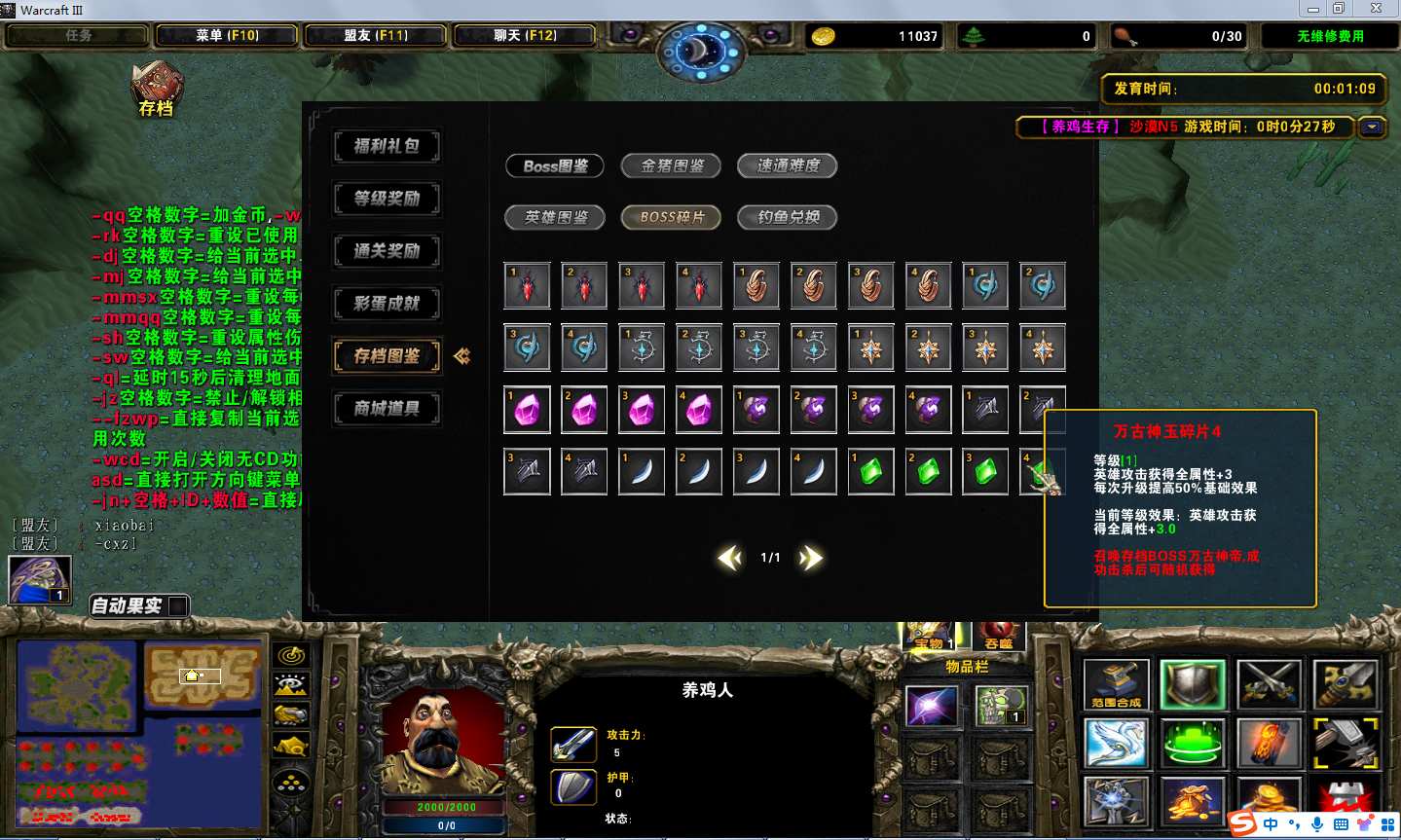Activate the 范围合成 anvil ability
This screenshot has width=1401, height=840.
tap(1116, 685)
